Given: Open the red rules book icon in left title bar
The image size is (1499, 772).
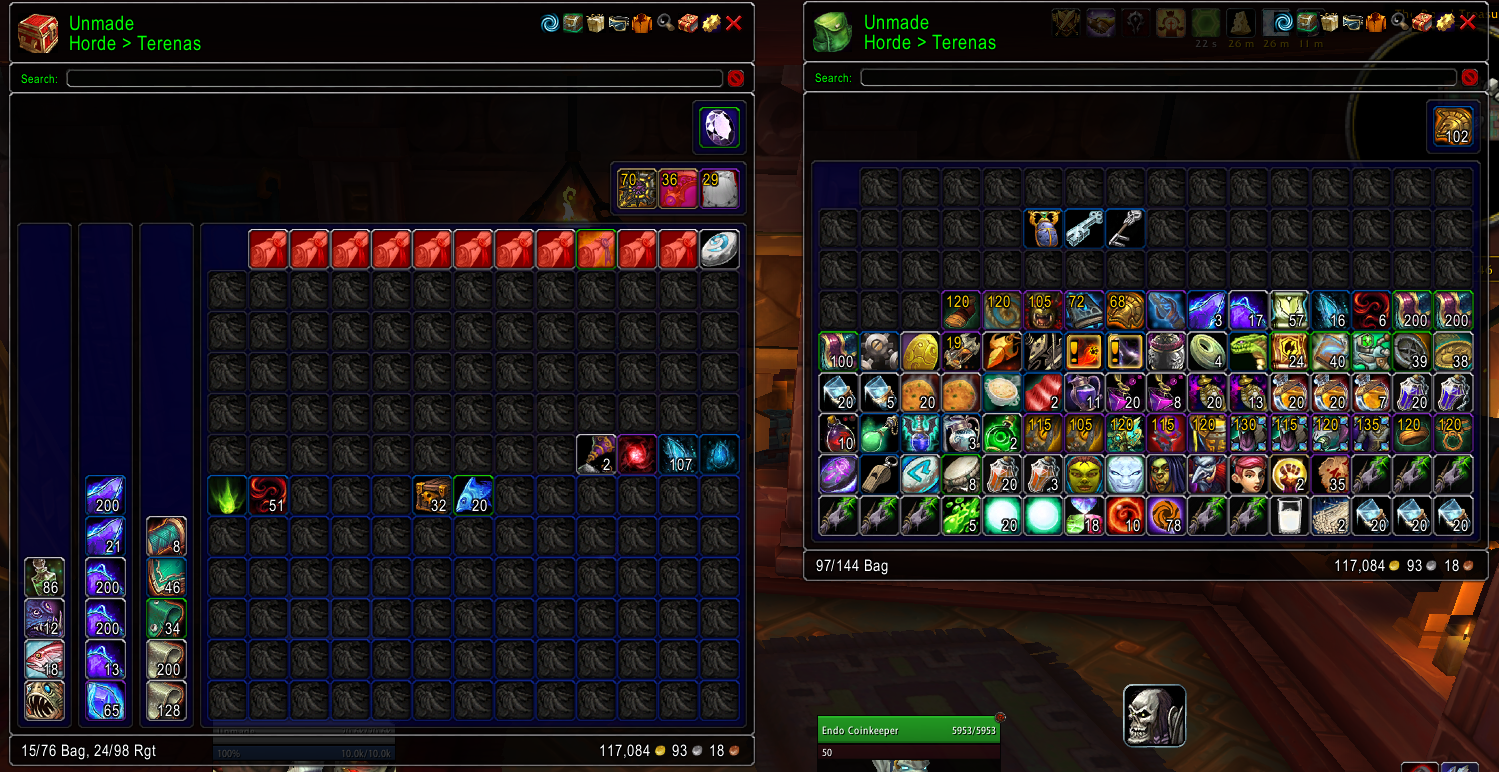Looking at the screenshot, I should [688, 22].
